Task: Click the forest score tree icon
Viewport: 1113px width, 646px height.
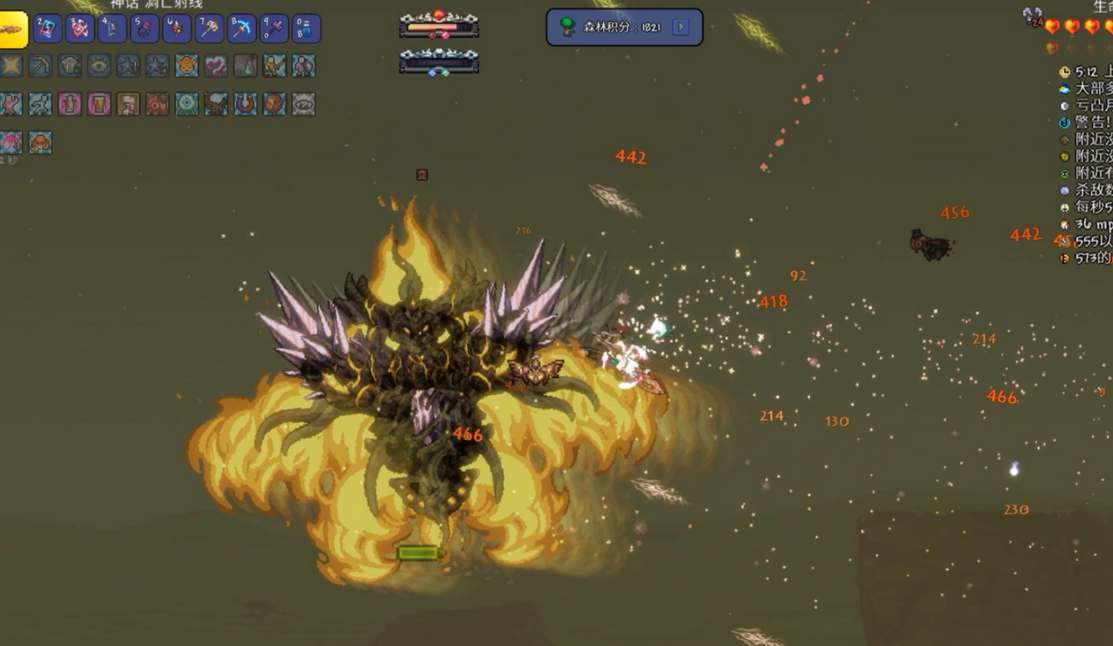Action: coord(566,27)
